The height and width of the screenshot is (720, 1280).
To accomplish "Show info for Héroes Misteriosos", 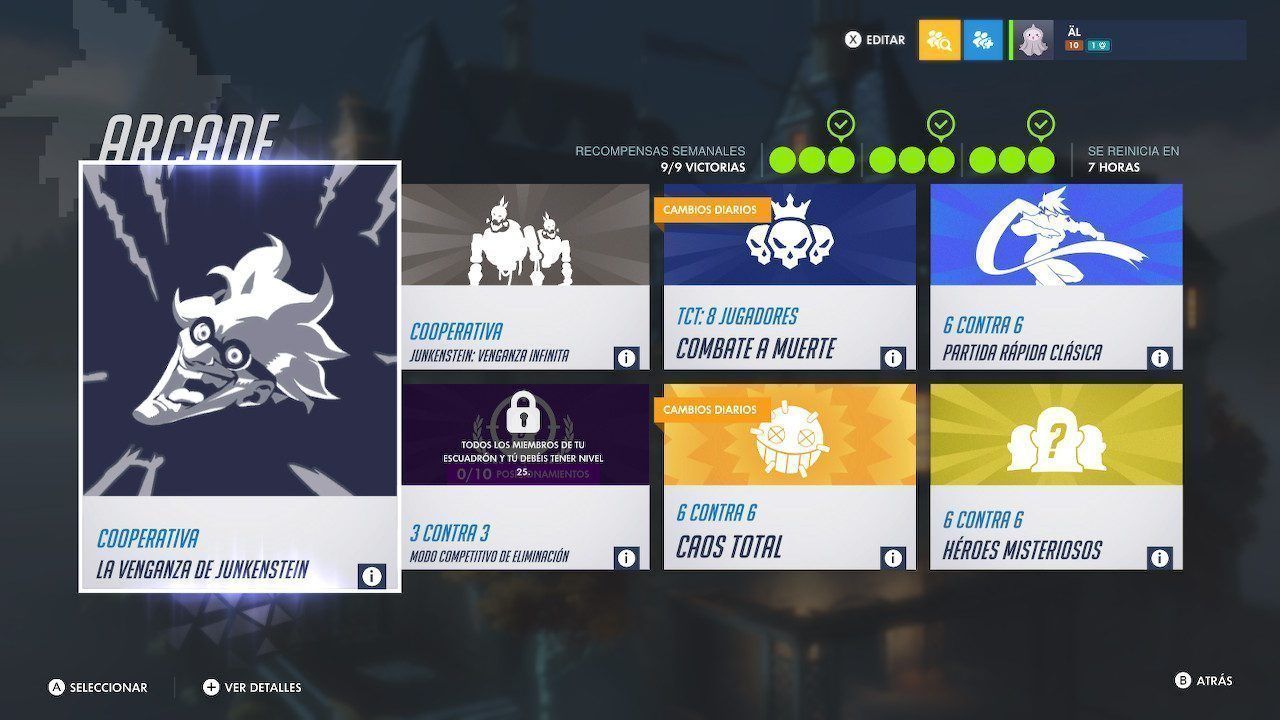I will pyautogui.click(x=1160, y=557).
